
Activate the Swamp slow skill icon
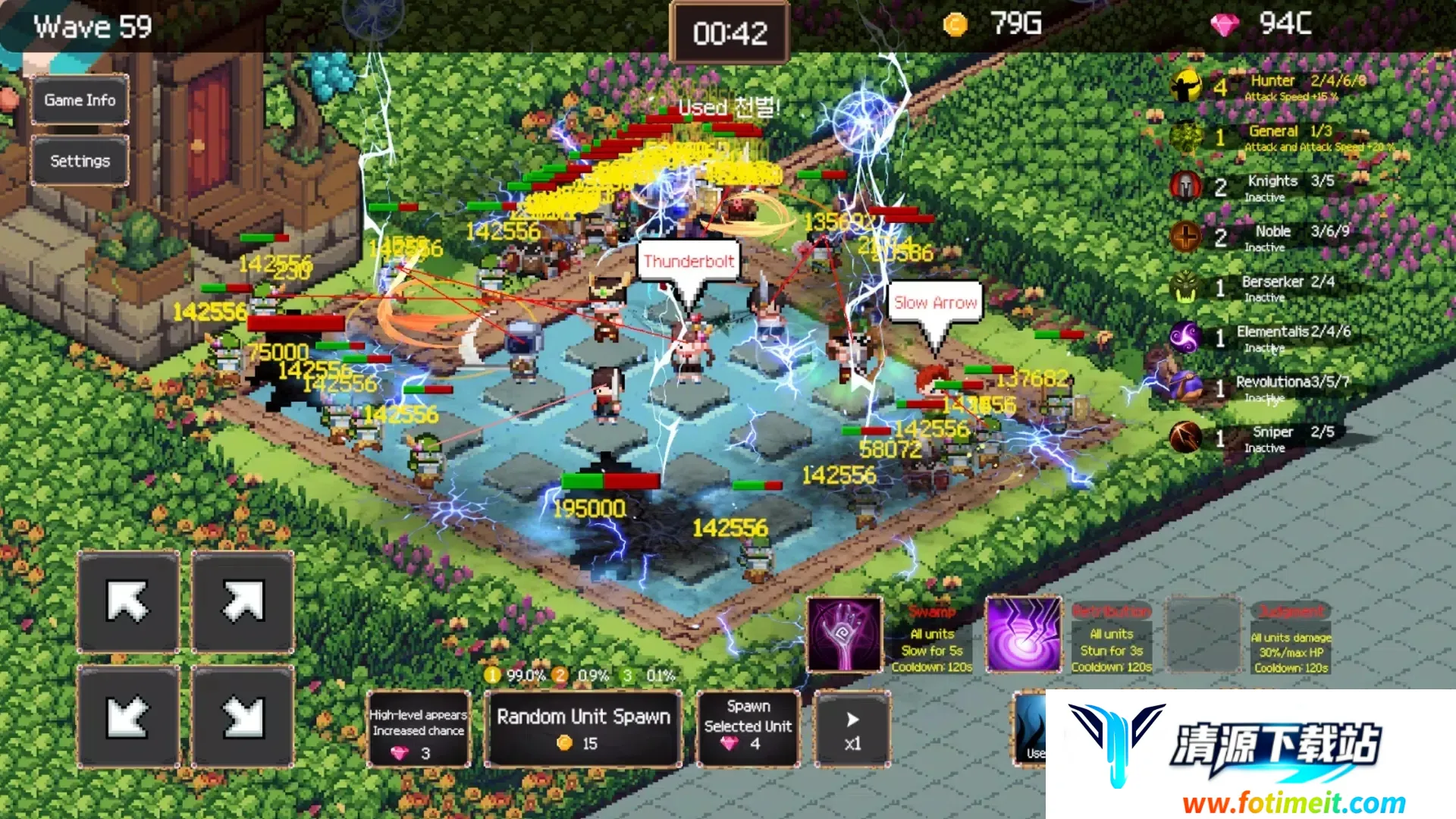pyautogui.click(x=844, y=634)
